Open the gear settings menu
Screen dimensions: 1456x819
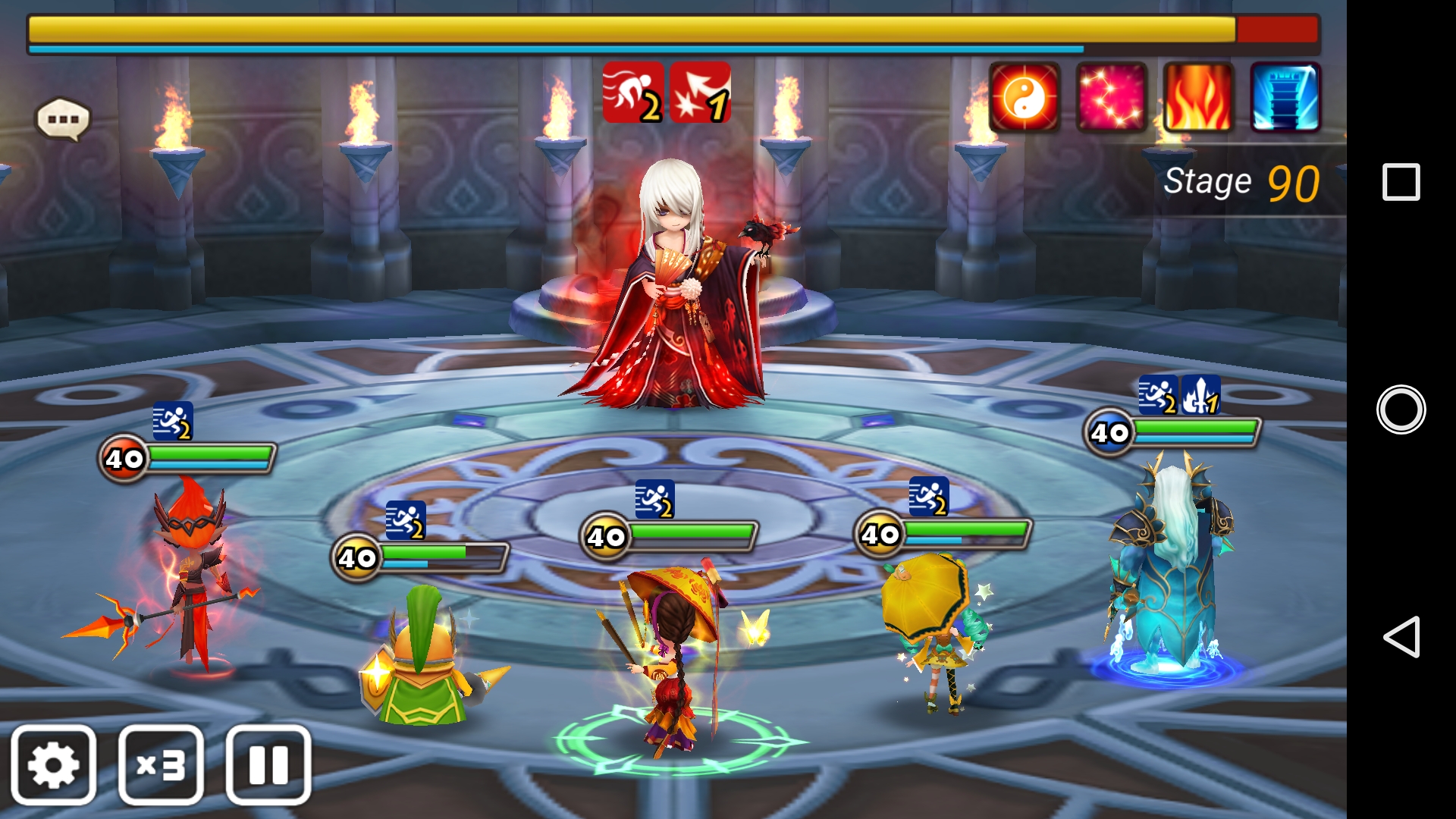click(53, 764)
